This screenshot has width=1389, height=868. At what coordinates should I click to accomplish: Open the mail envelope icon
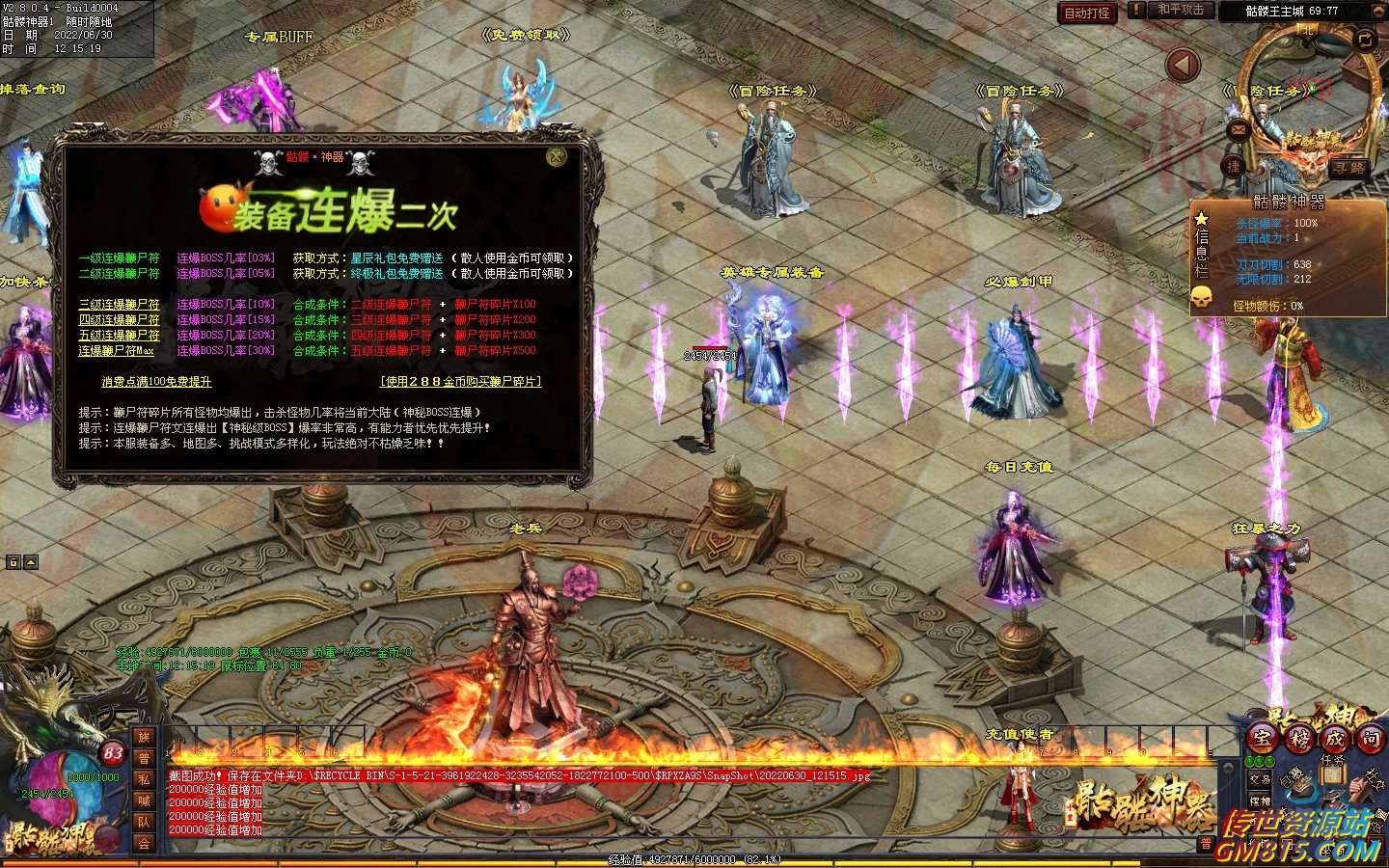pos(1239,129)
